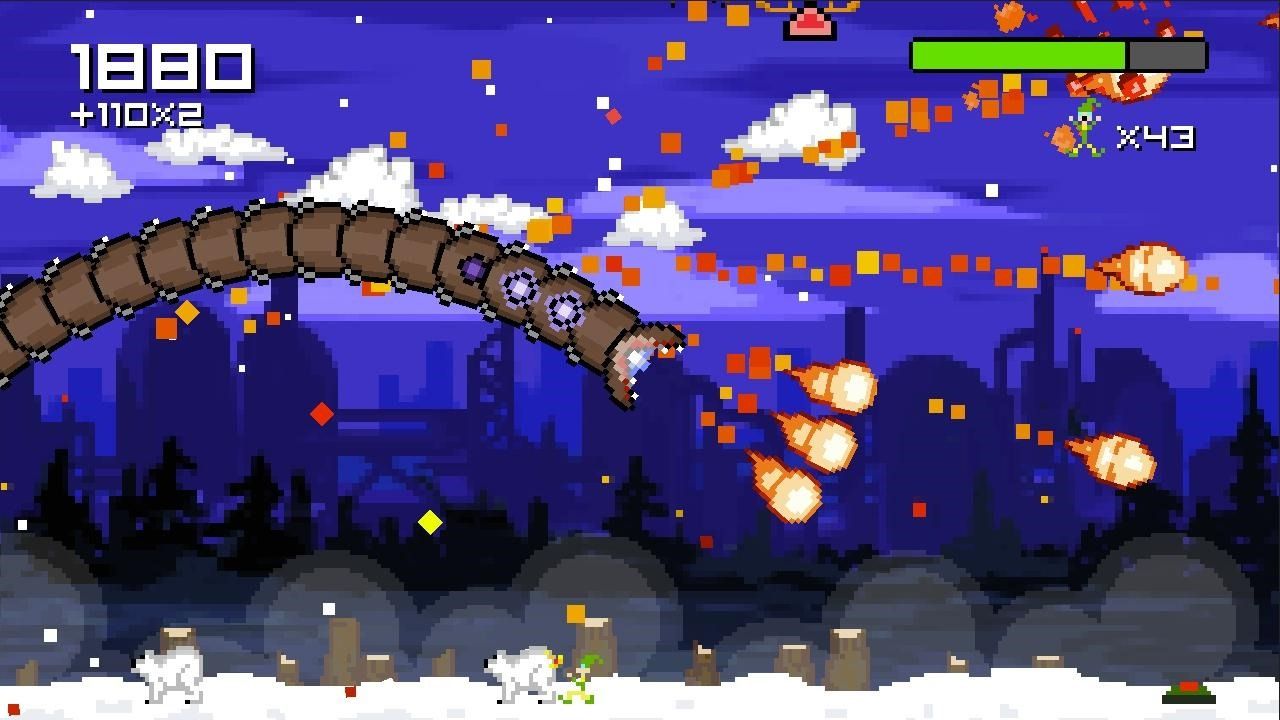The height and width of the screenshot is (720, 1280).
Task: Select the yellow diamond pickup on the snow slope
Action: (430, 520)
